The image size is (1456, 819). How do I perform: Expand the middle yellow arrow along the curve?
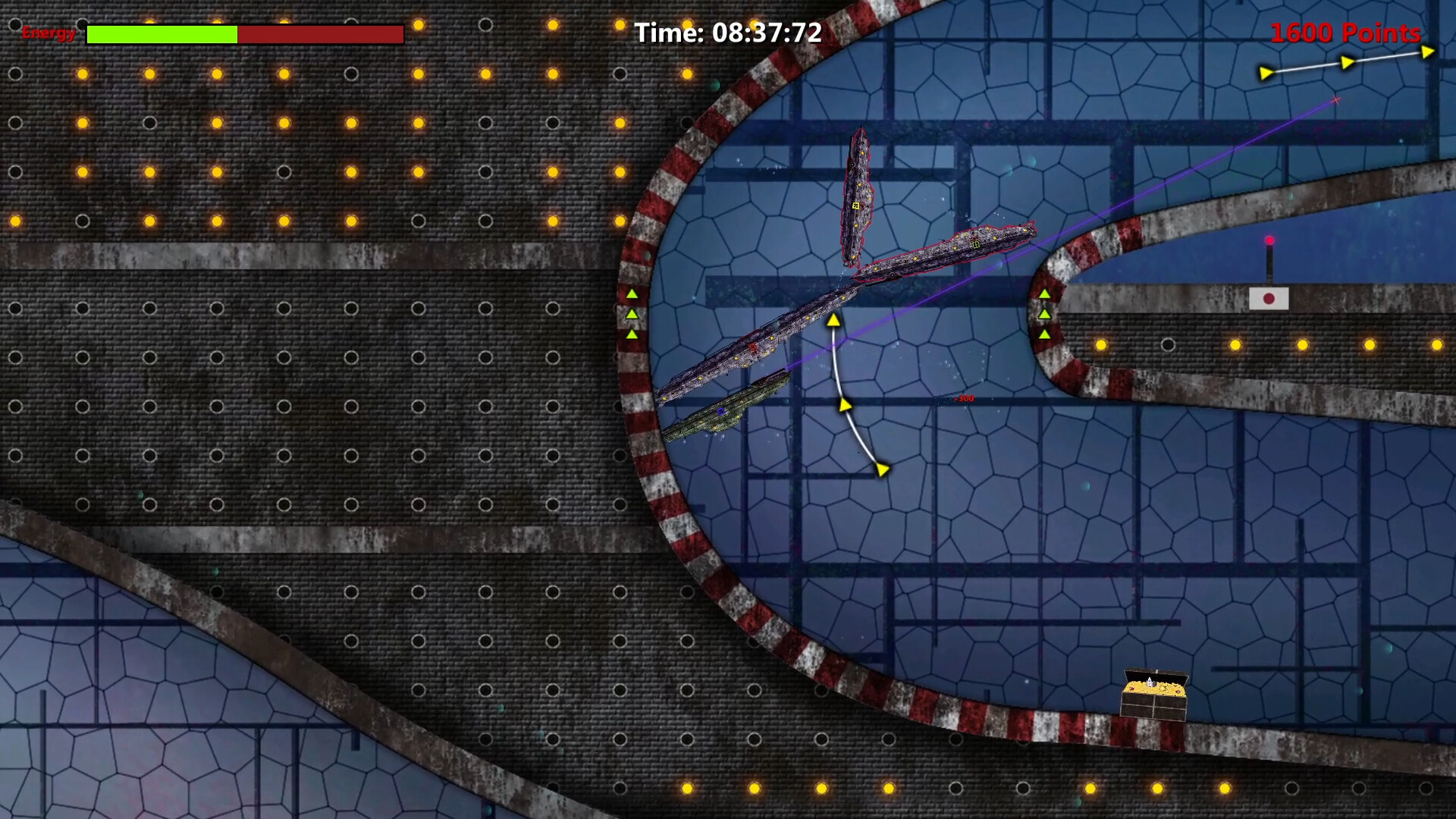click(x=844, y=405)
